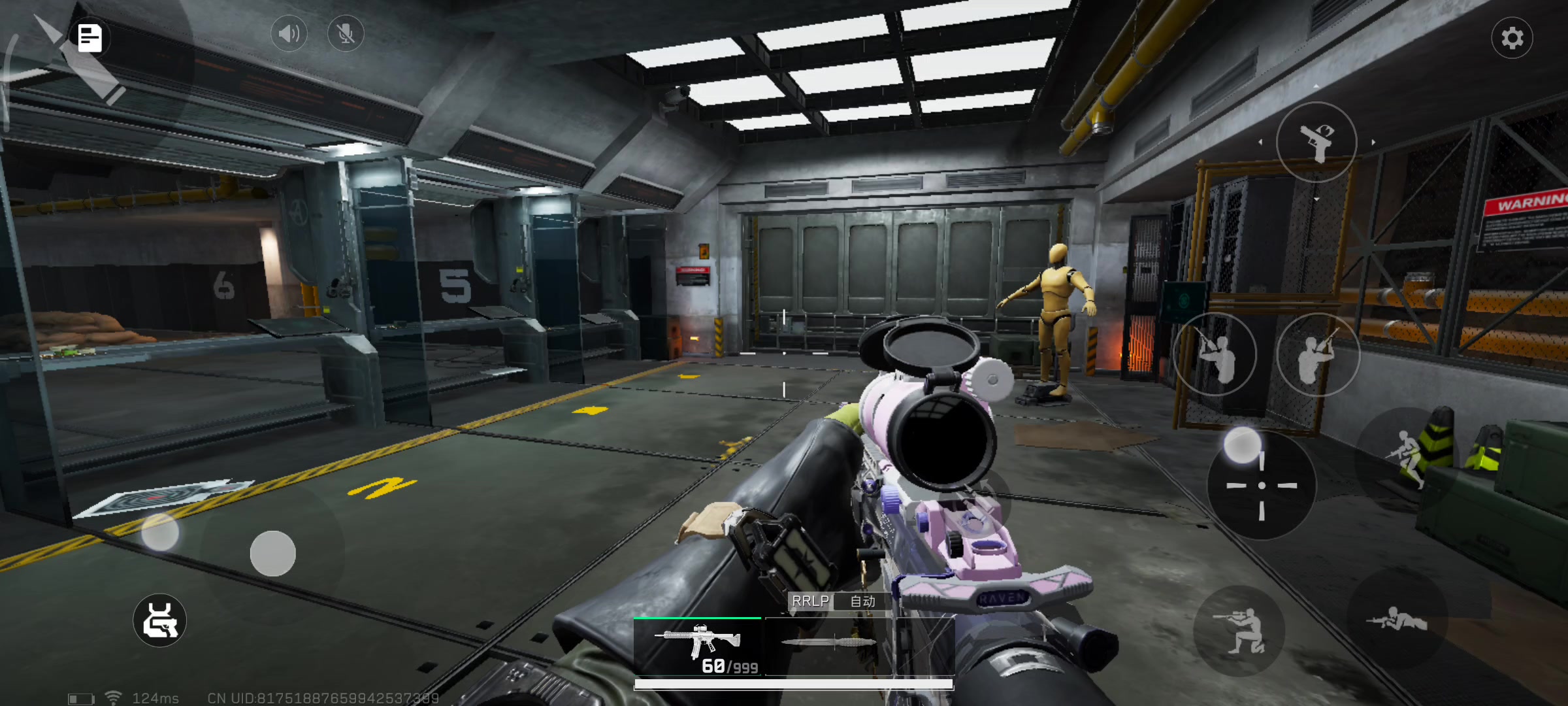Tap the prone soldier stance button
The image size is (1568, 706).
tap(1397, 619)
